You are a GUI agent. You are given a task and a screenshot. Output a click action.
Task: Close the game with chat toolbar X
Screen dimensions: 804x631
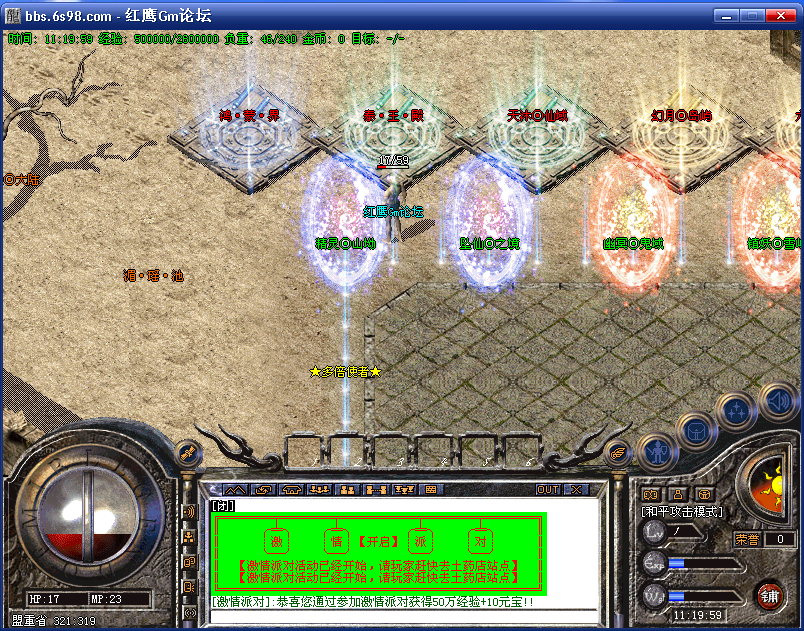(576, 490)
